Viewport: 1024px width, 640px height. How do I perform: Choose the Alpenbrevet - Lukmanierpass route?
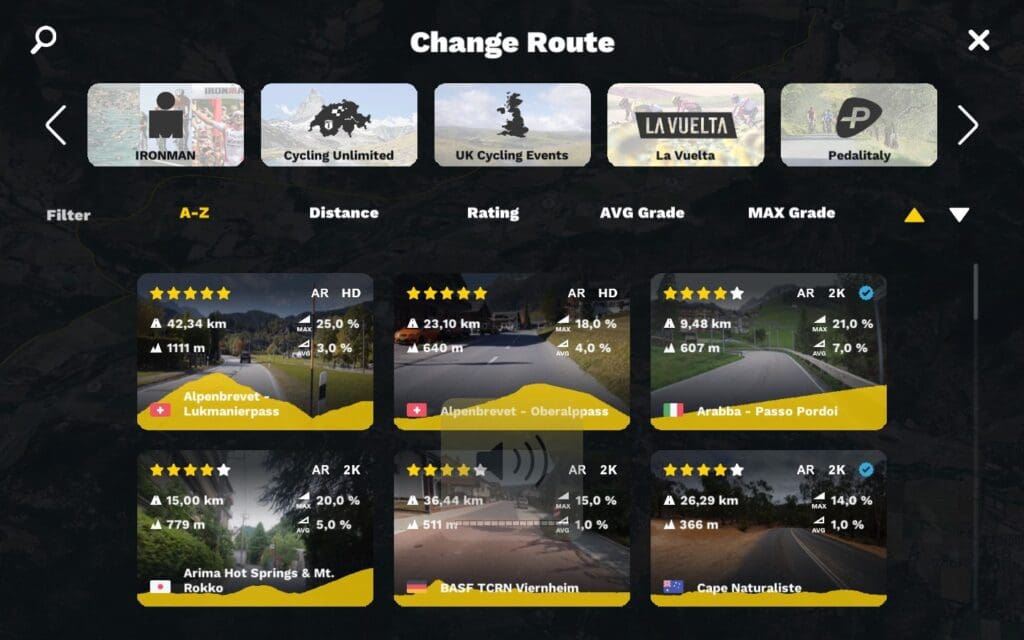pyautogui.click(x=255, y=352)
